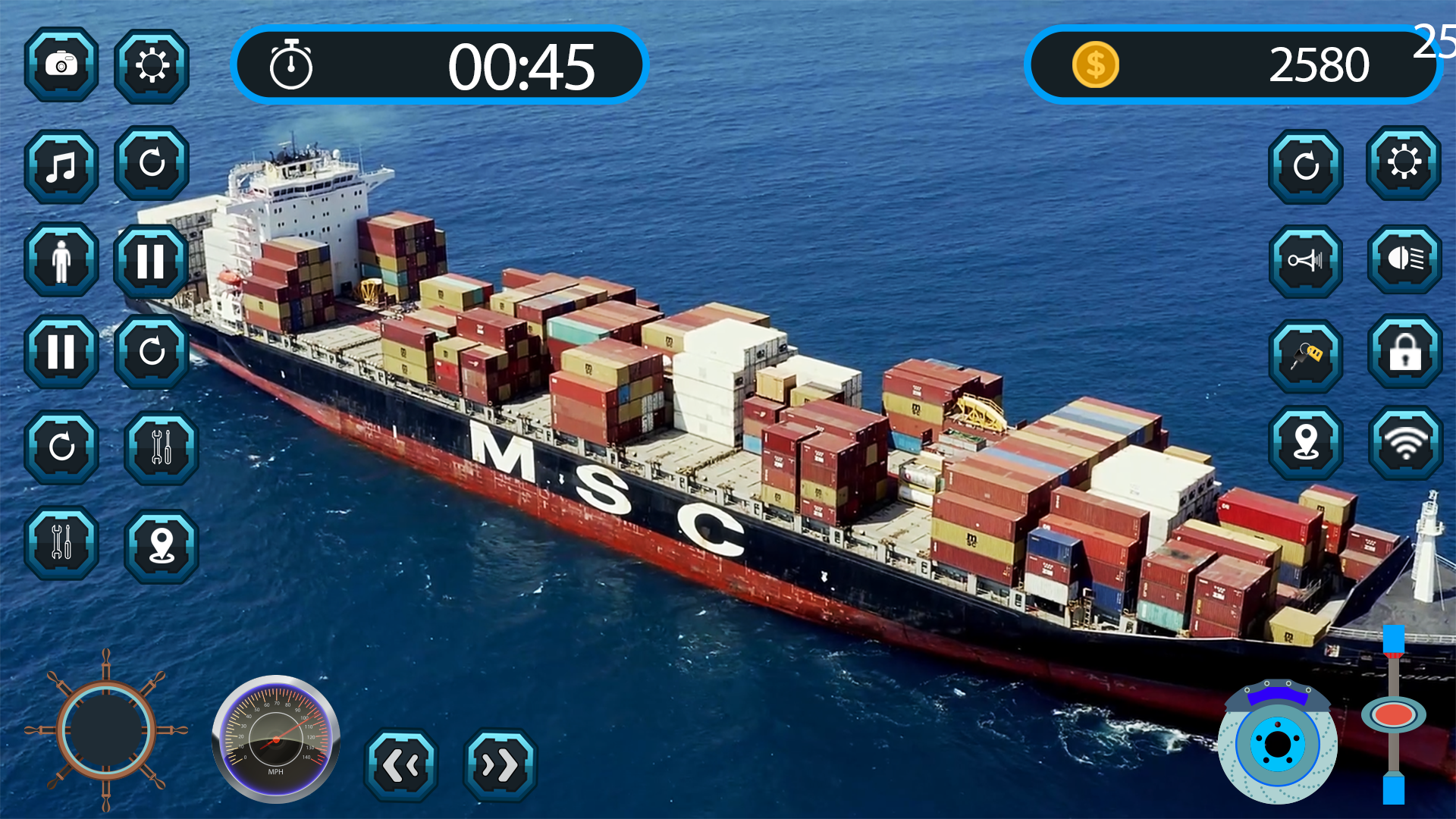Select the camera view icon
The image size is (1456, 819).
click(61, 64)
